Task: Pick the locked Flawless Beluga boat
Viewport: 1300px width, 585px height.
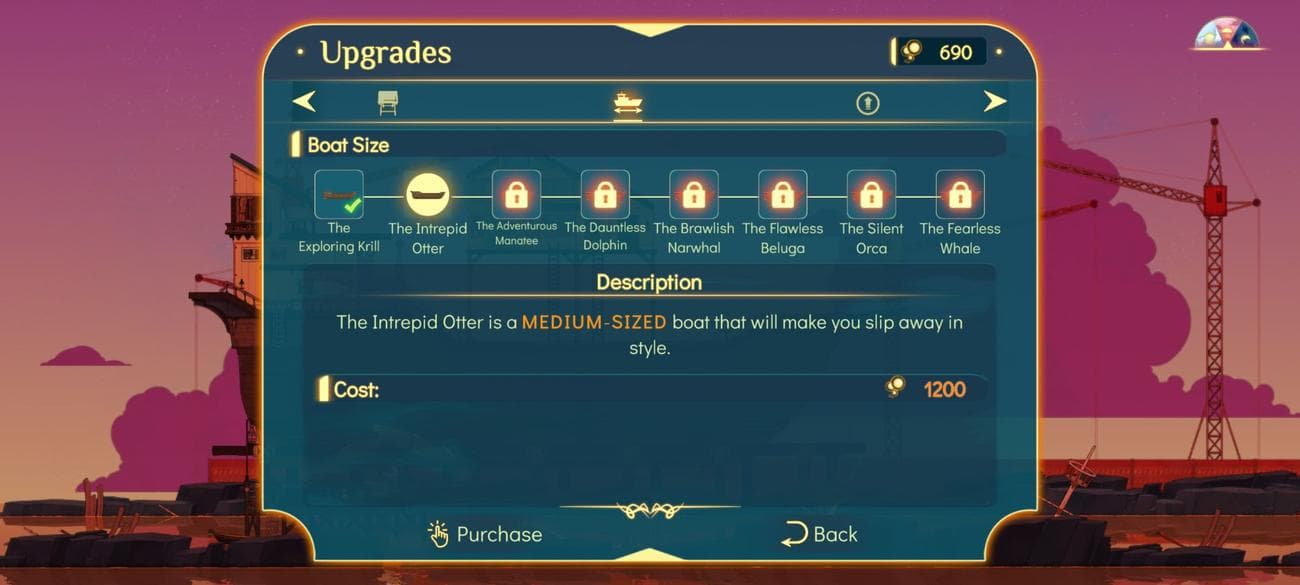Action: [782, 195]
